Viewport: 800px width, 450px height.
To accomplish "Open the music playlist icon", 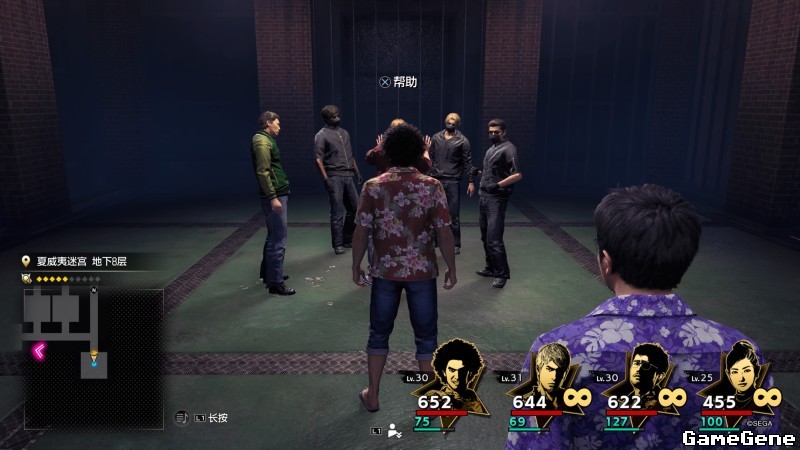I will click(x=181, y=417).
